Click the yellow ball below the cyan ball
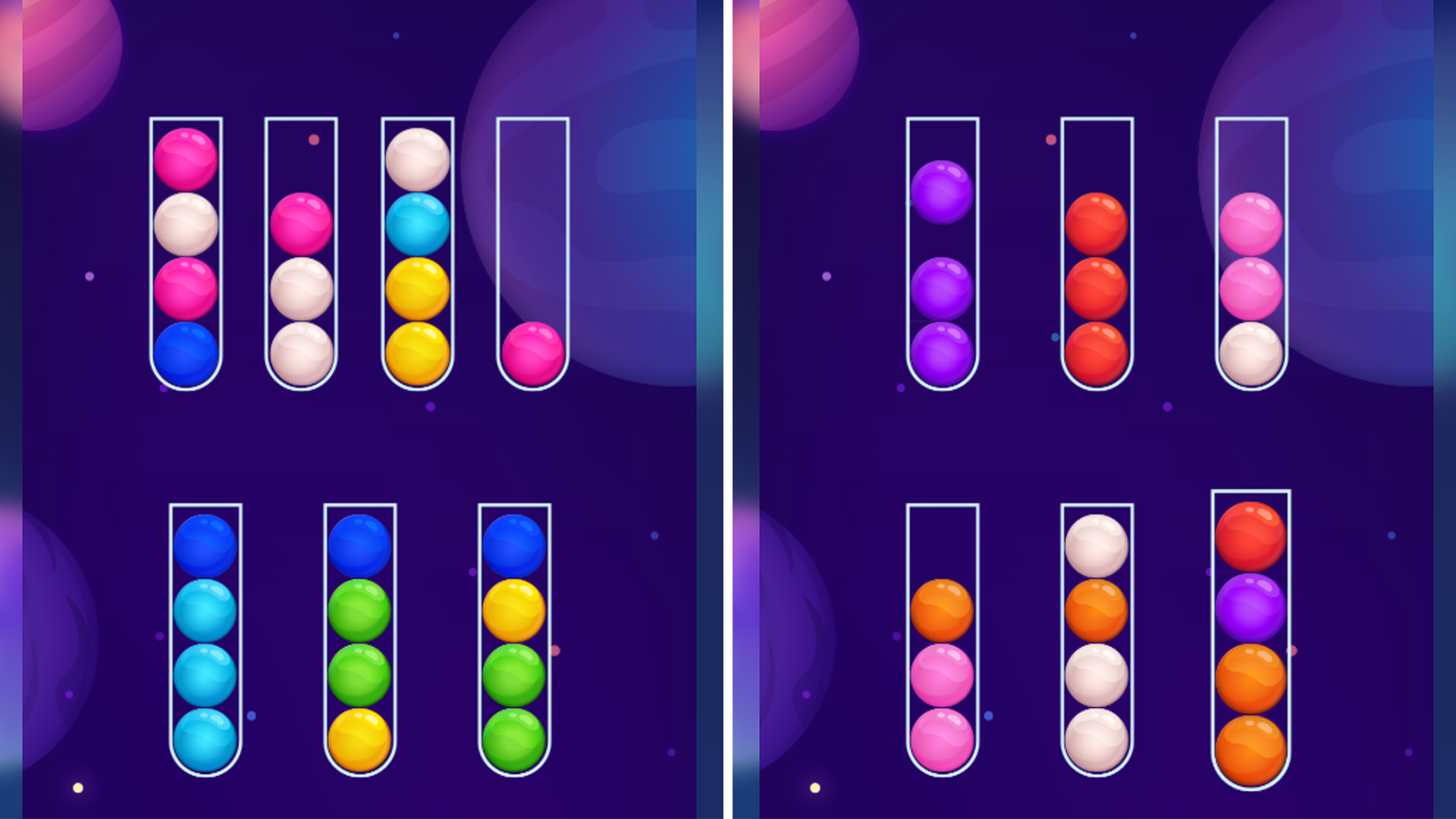Viewport: 1456px width, 819px height. click(417, 287)
